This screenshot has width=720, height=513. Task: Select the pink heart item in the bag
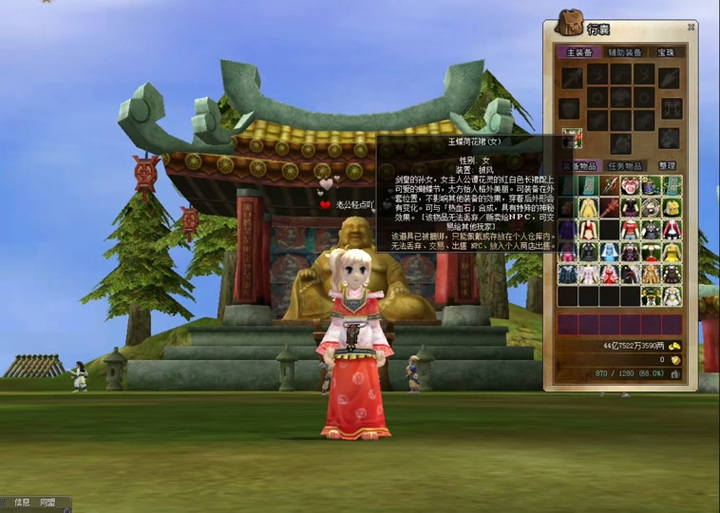(630, 185)
